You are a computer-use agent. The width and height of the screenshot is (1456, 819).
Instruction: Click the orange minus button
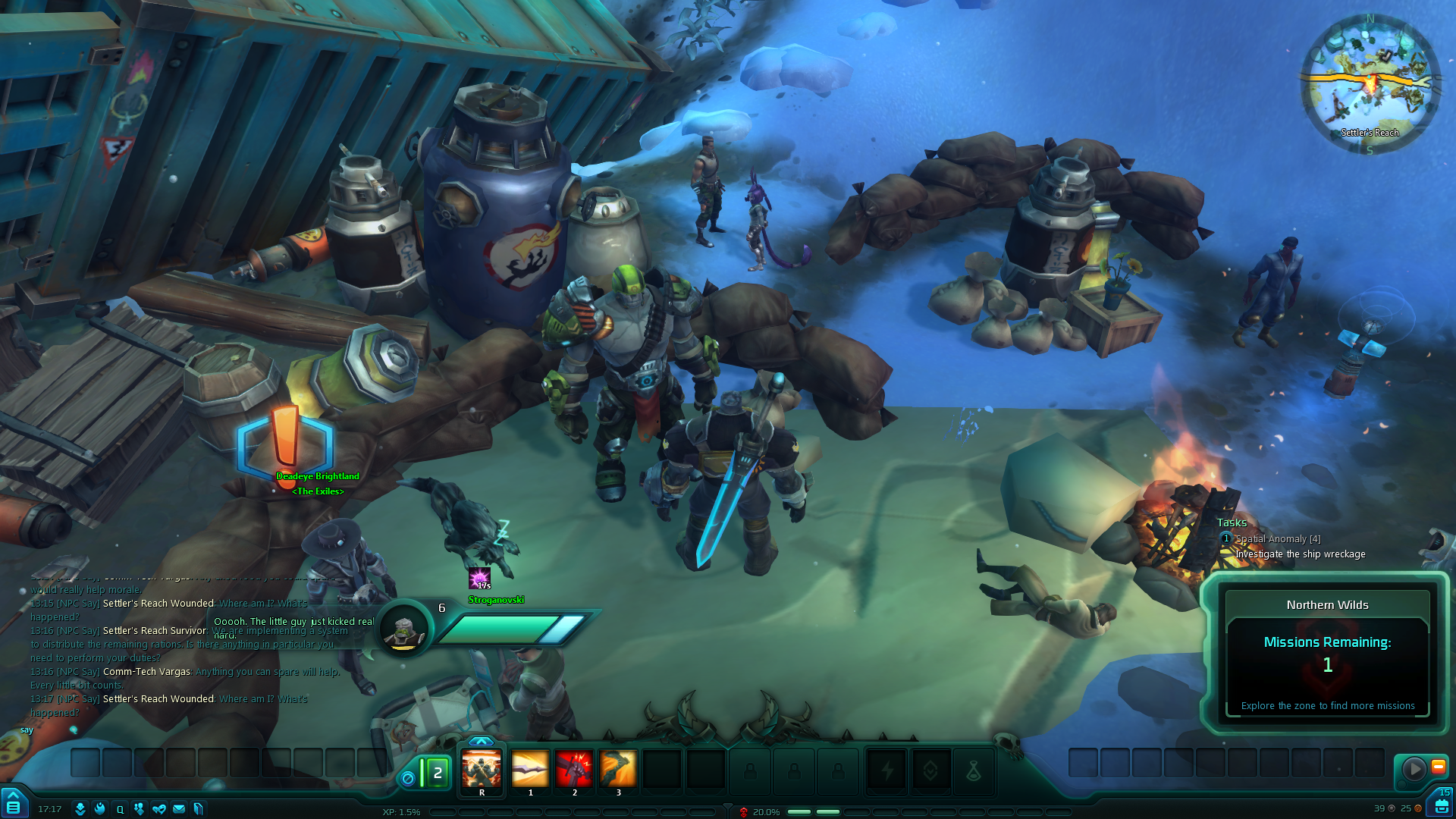(x=1438, y=767)
